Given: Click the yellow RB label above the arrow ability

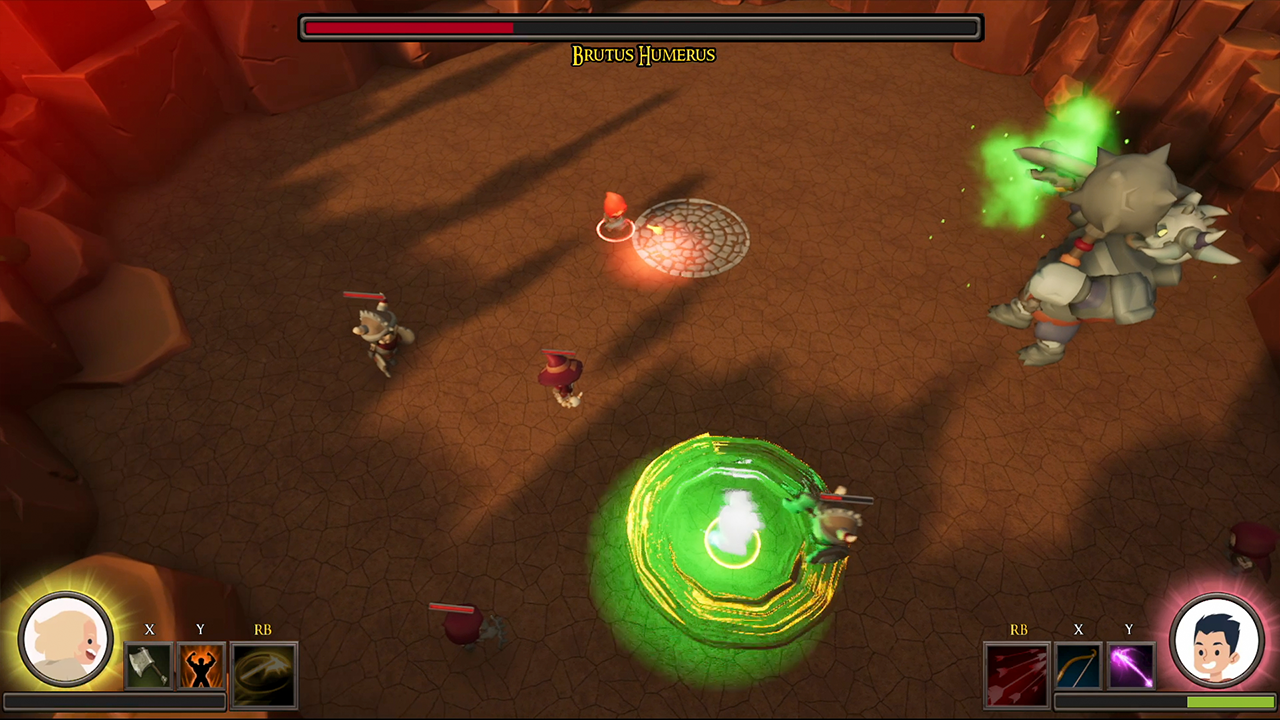Looking at the screenshot, I should [1019, 631].
